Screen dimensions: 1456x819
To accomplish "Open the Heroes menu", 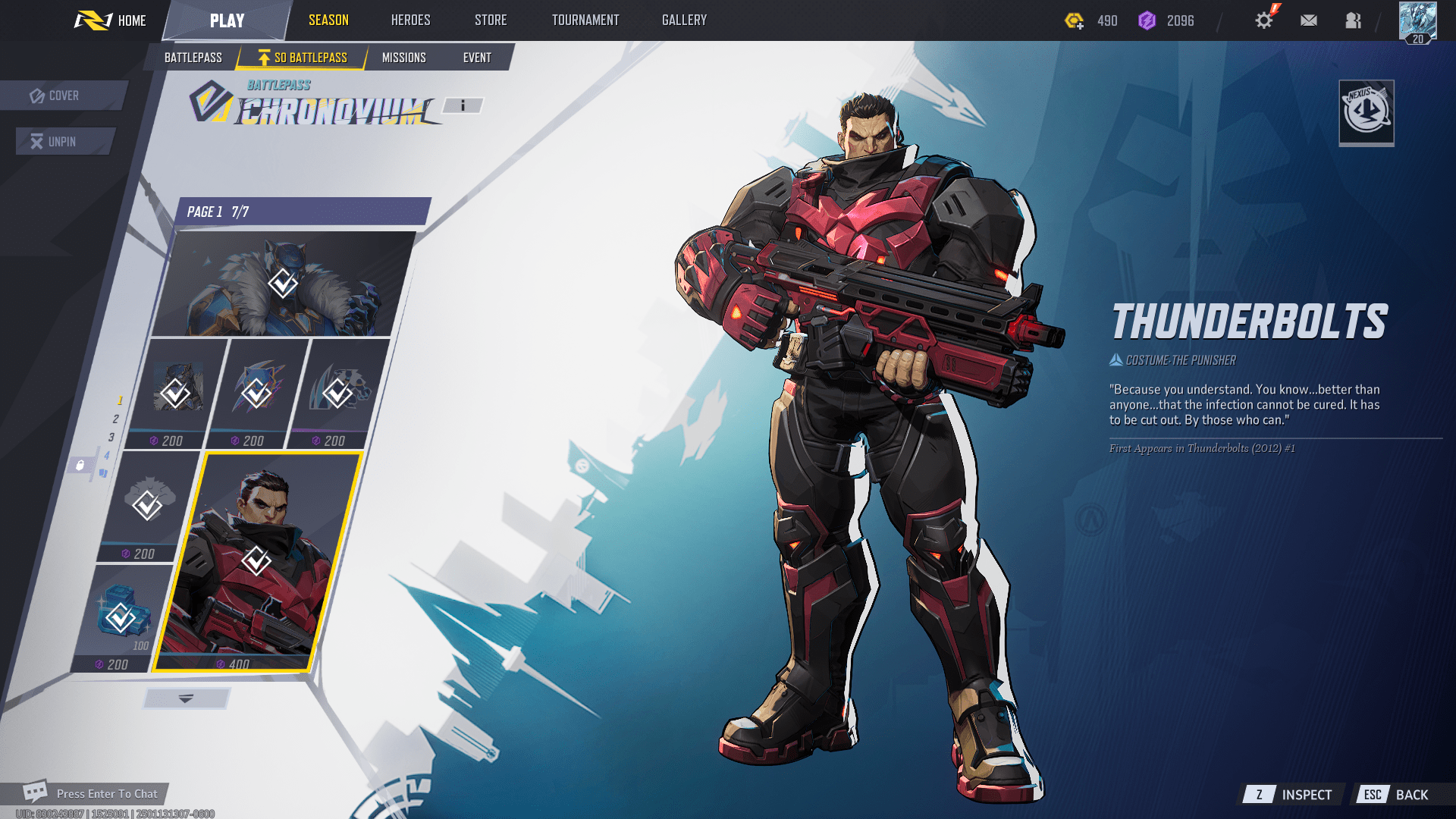I will click(409, 20).
